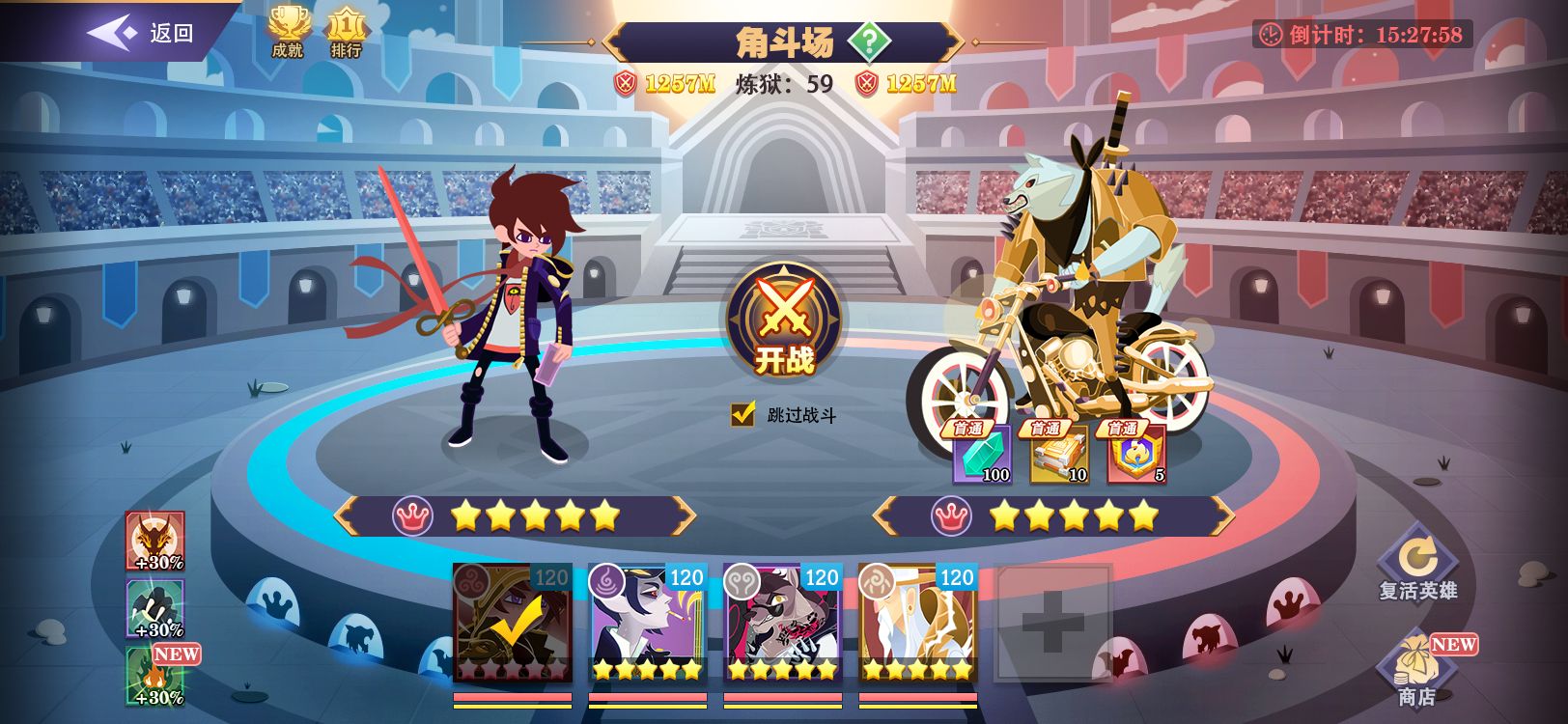Inspect the dragon +30% buff icon
Image resolution: width=1568 pixels, height=724 pixels.
pos(155,542)
